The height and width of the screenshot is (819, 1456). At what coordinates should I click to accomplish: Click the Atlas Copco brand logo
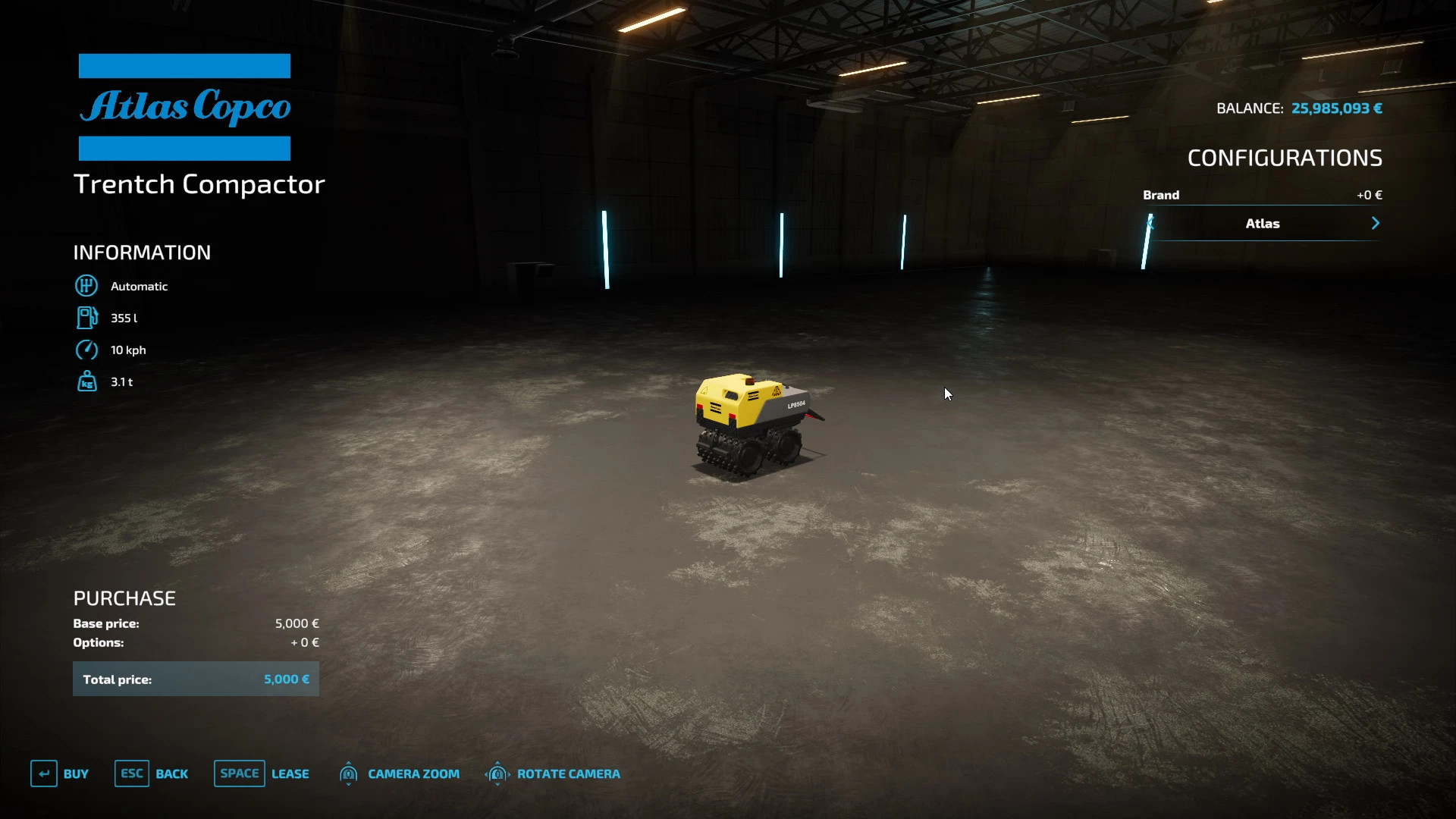[184, 108]
